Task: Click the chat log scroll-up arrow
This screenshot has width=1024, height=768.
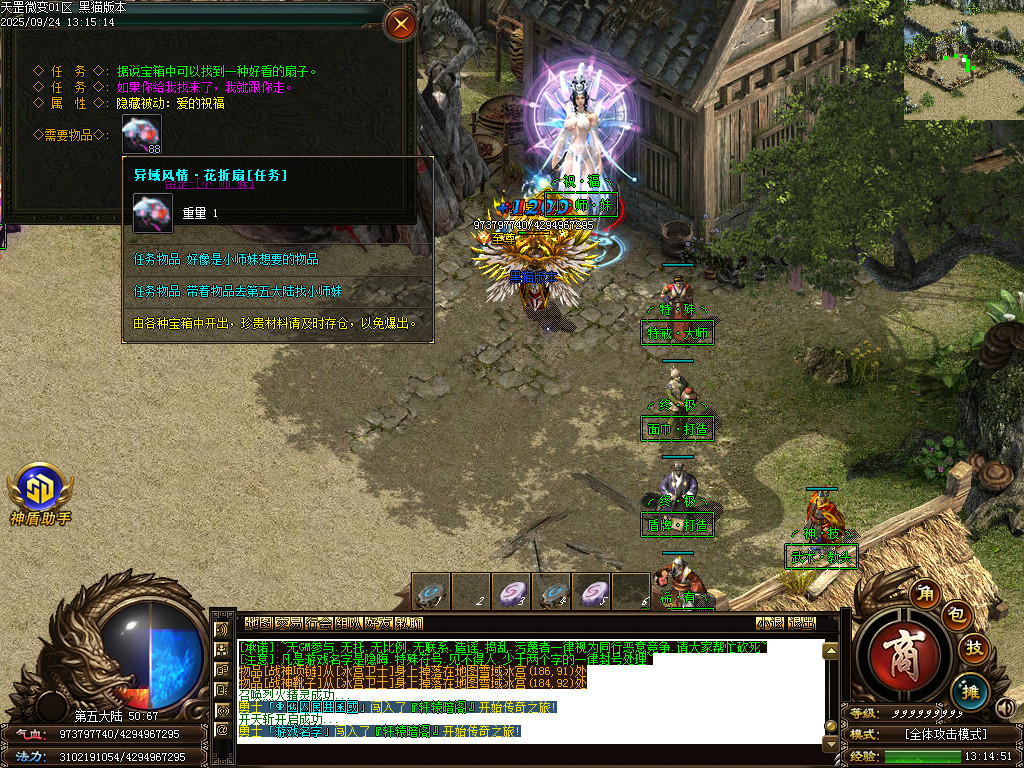Action: pyautogui.click(x=829, y=651)
